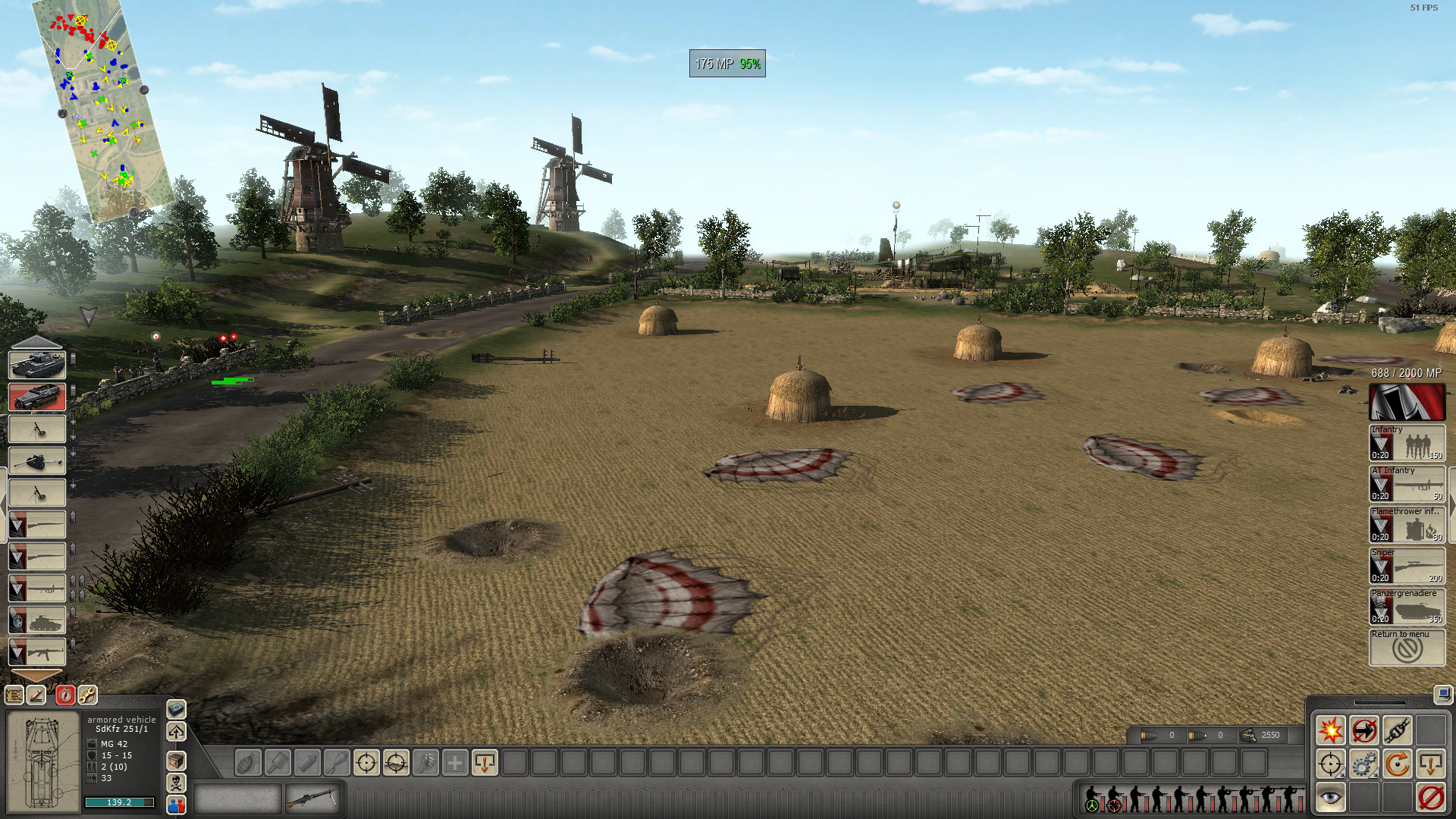Select the anti-tank gun unit card

pos(37,460)
